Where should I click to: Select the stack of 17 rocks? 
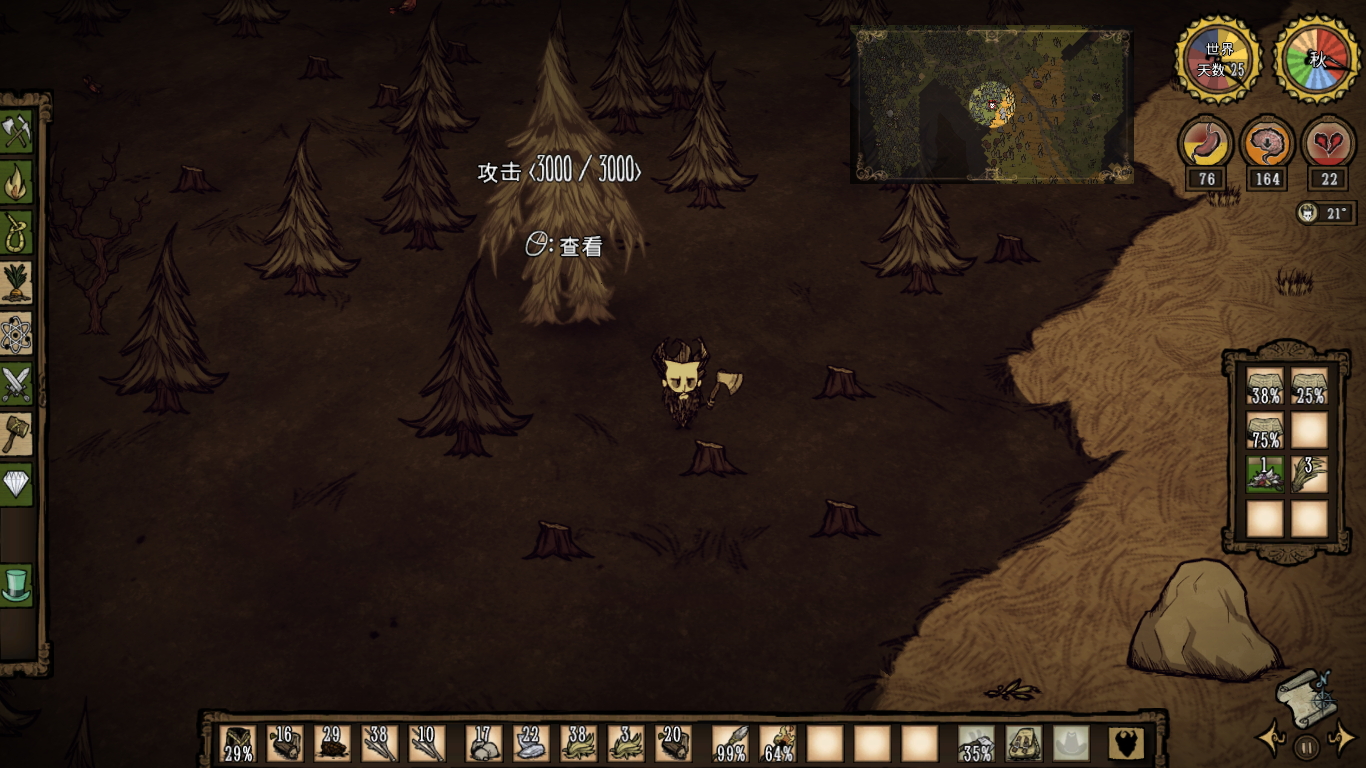(x=483, y=744)
